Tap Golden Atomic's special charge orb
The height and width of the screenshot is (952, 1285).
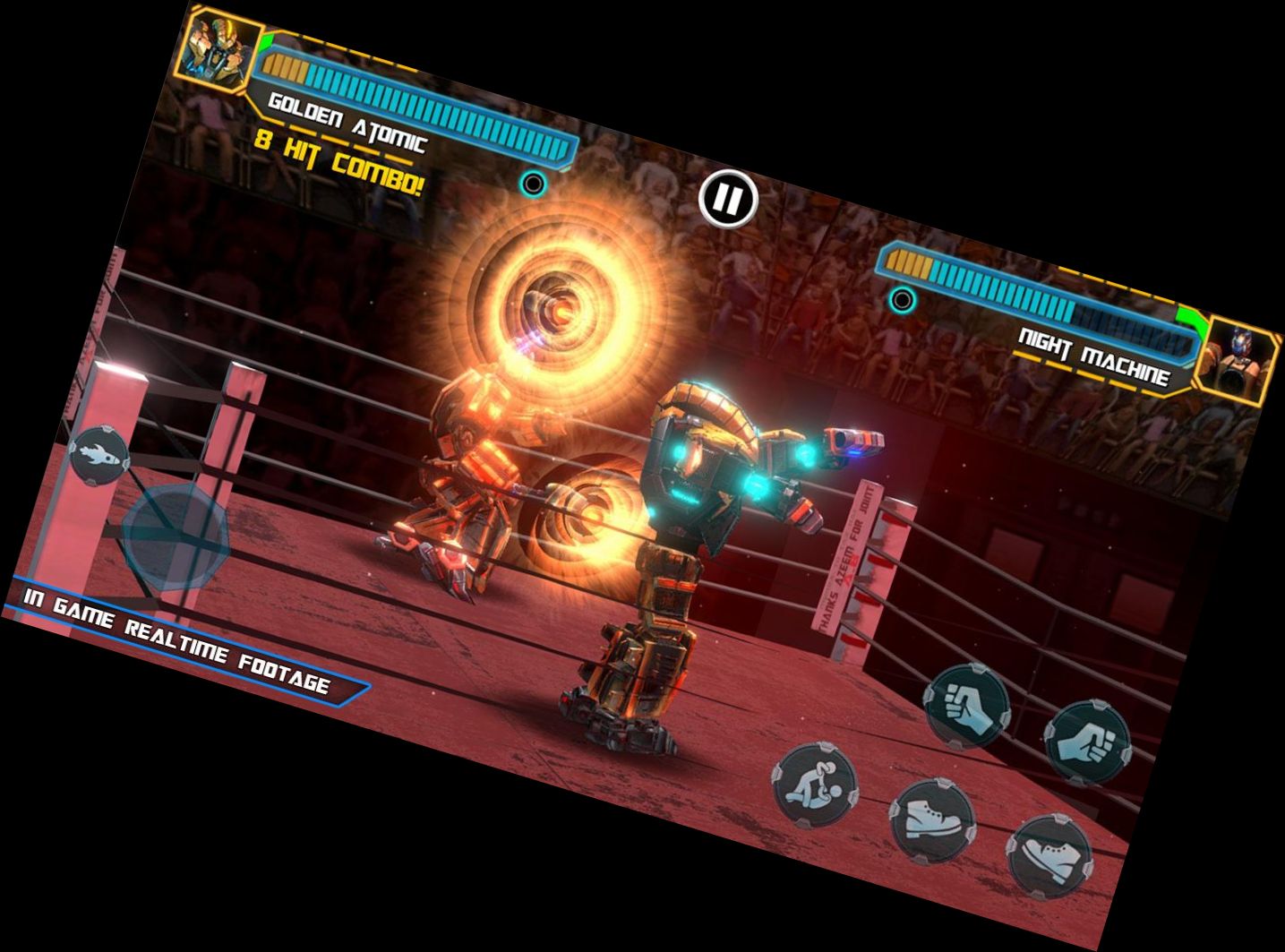click(535, 184)
